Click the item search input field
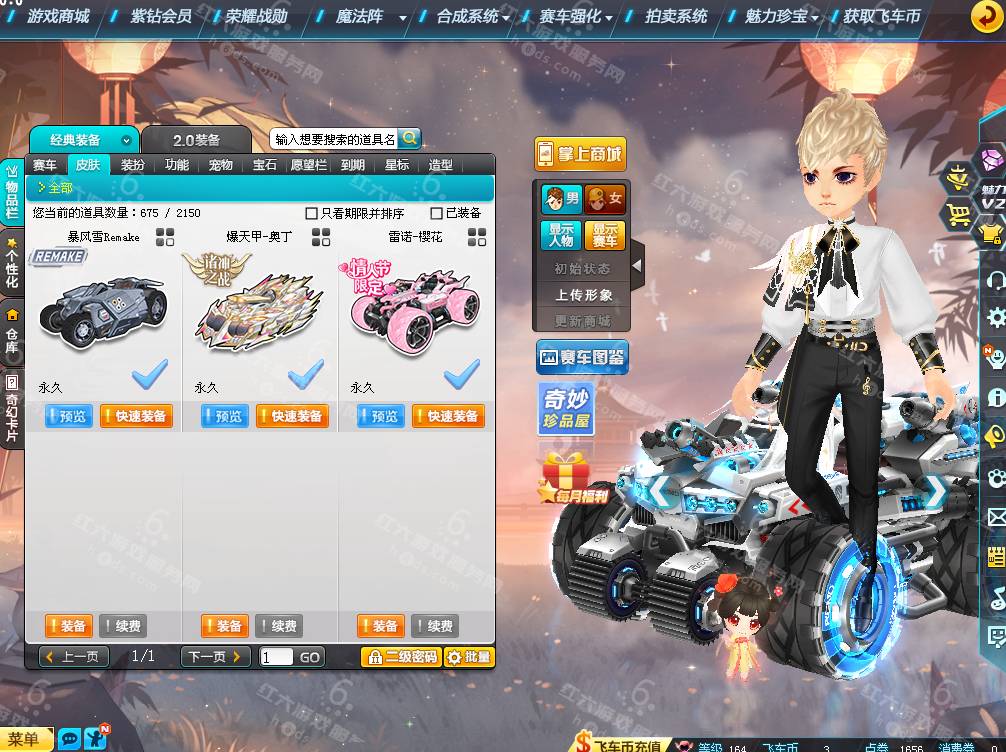Viewport: 1006px width, 752px height. tap(334, 140)
